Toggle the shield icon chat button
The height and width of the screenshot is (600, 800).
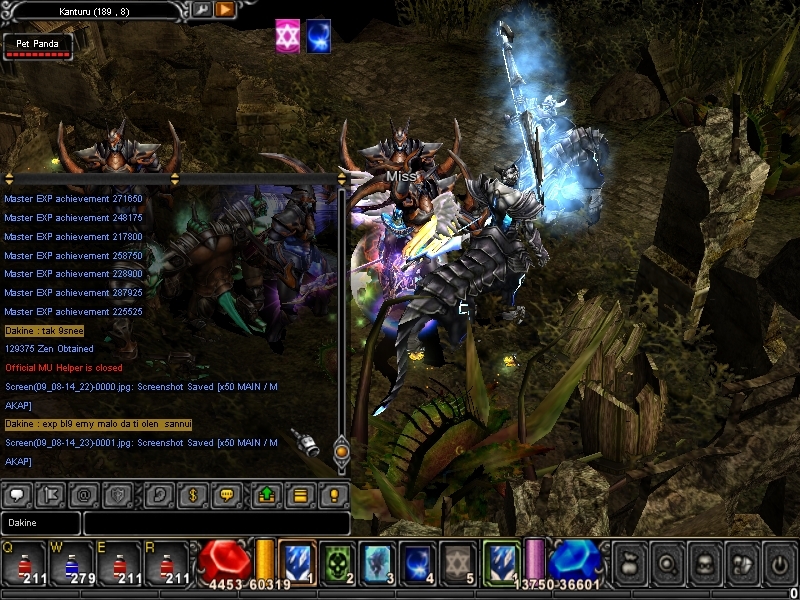click(119, 494)
